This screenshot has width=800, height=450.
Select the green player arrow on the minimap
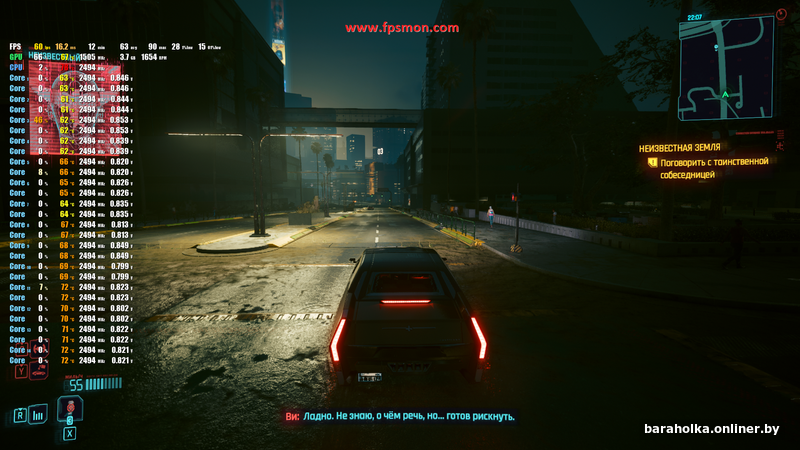tap(725, 94)
